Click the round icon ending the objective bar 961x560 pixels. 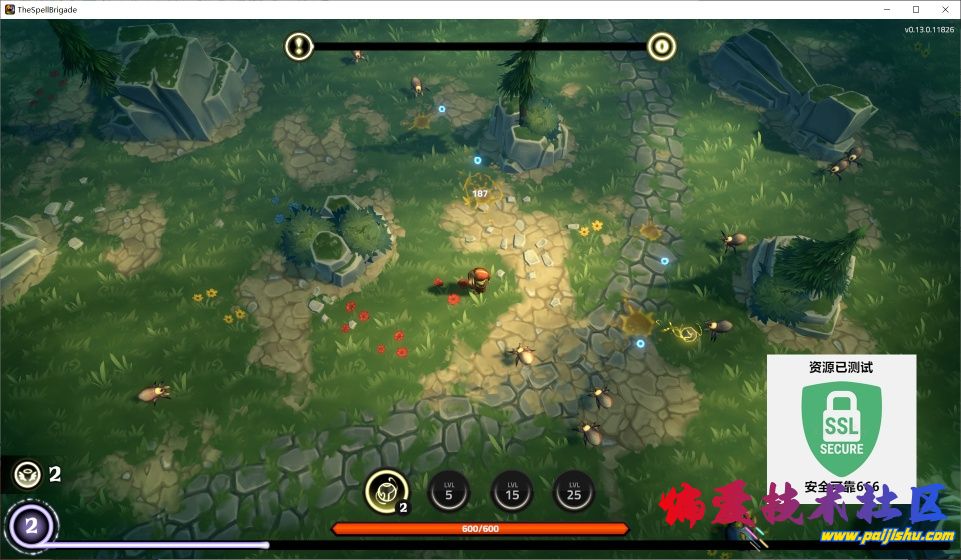[x=661, y=45]
